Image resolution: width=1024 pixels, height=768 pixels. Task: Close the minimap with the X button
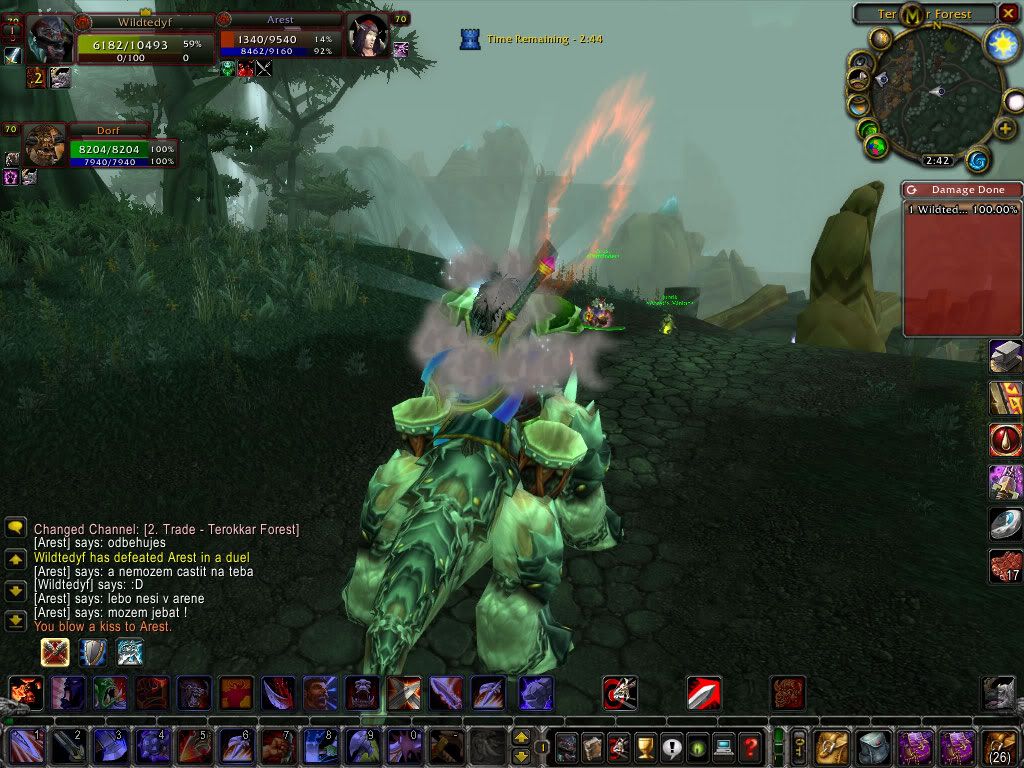pyautogui.click(x=1008, y=13)
